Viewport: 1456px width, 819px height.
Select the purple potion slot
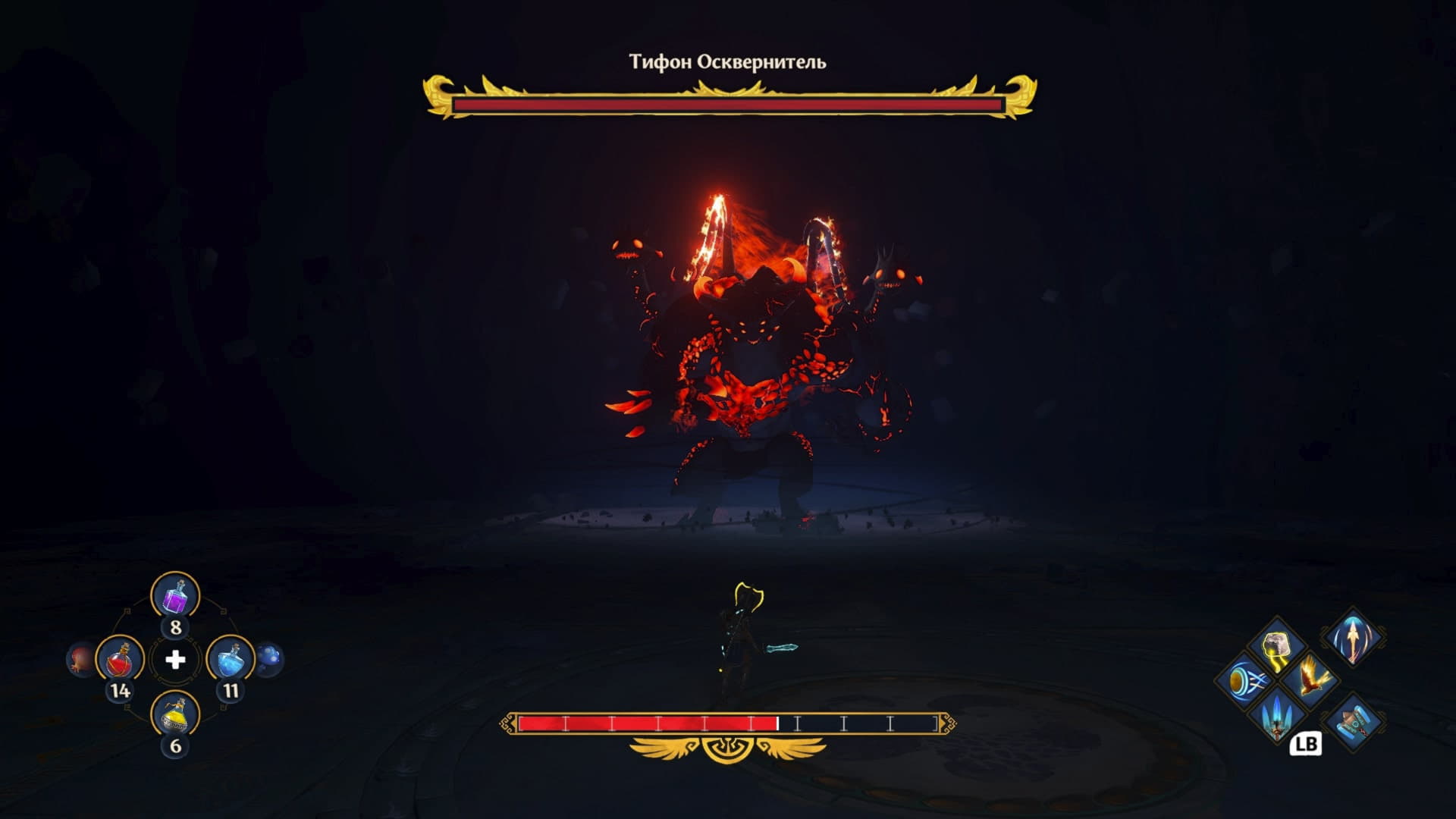click(x=175, y=596)
